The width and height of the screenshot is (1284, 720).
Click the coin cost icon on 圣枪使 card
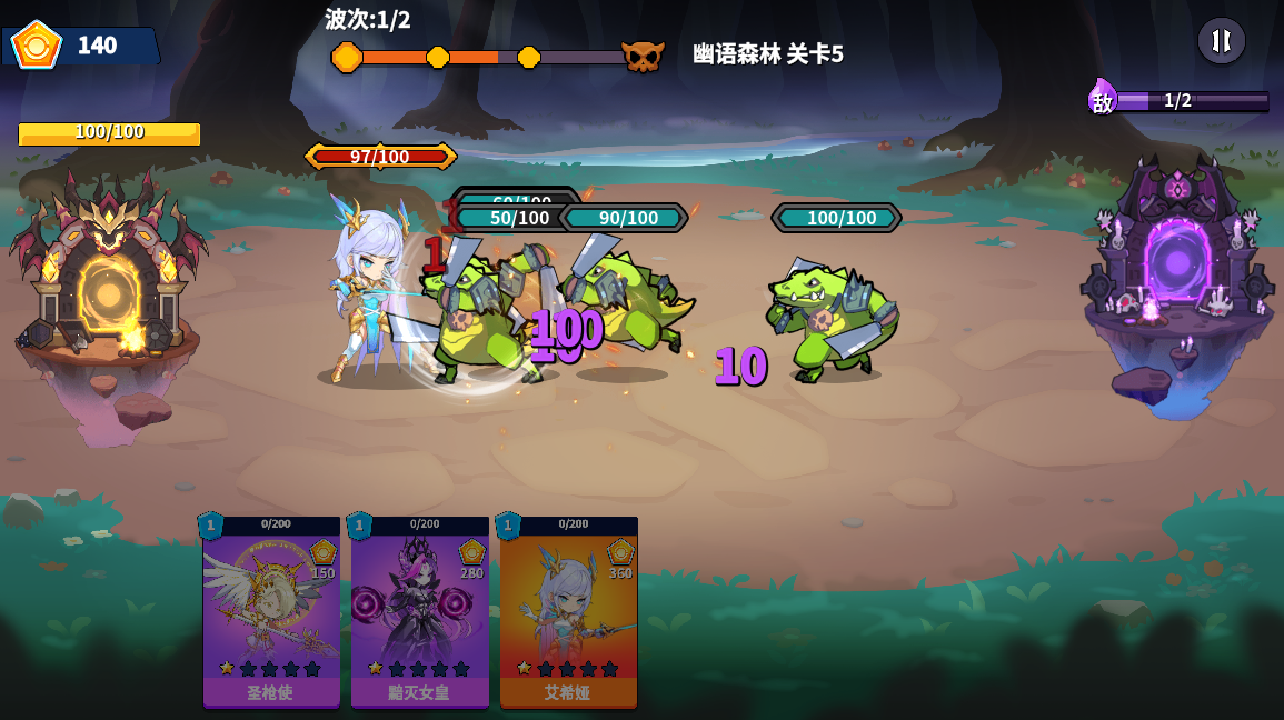323,554
